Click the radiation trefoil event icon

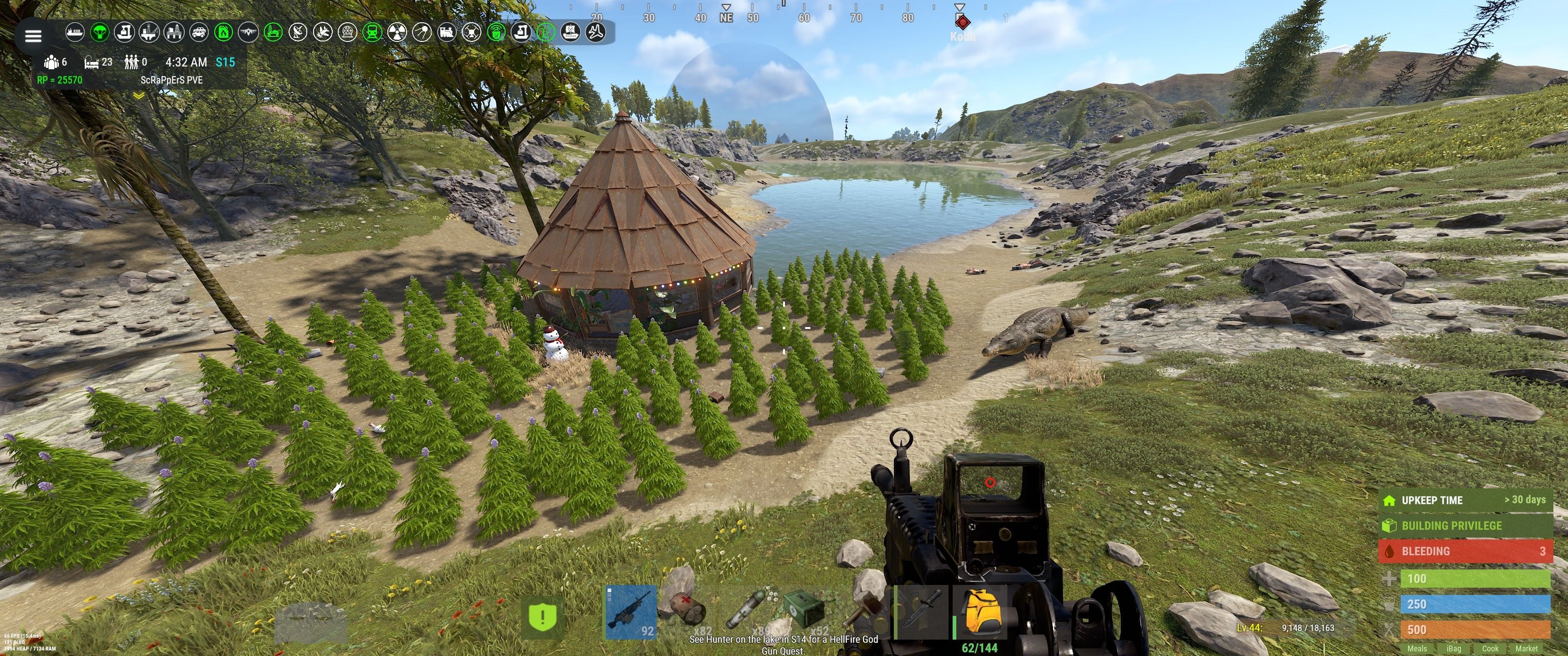(397, 31)
